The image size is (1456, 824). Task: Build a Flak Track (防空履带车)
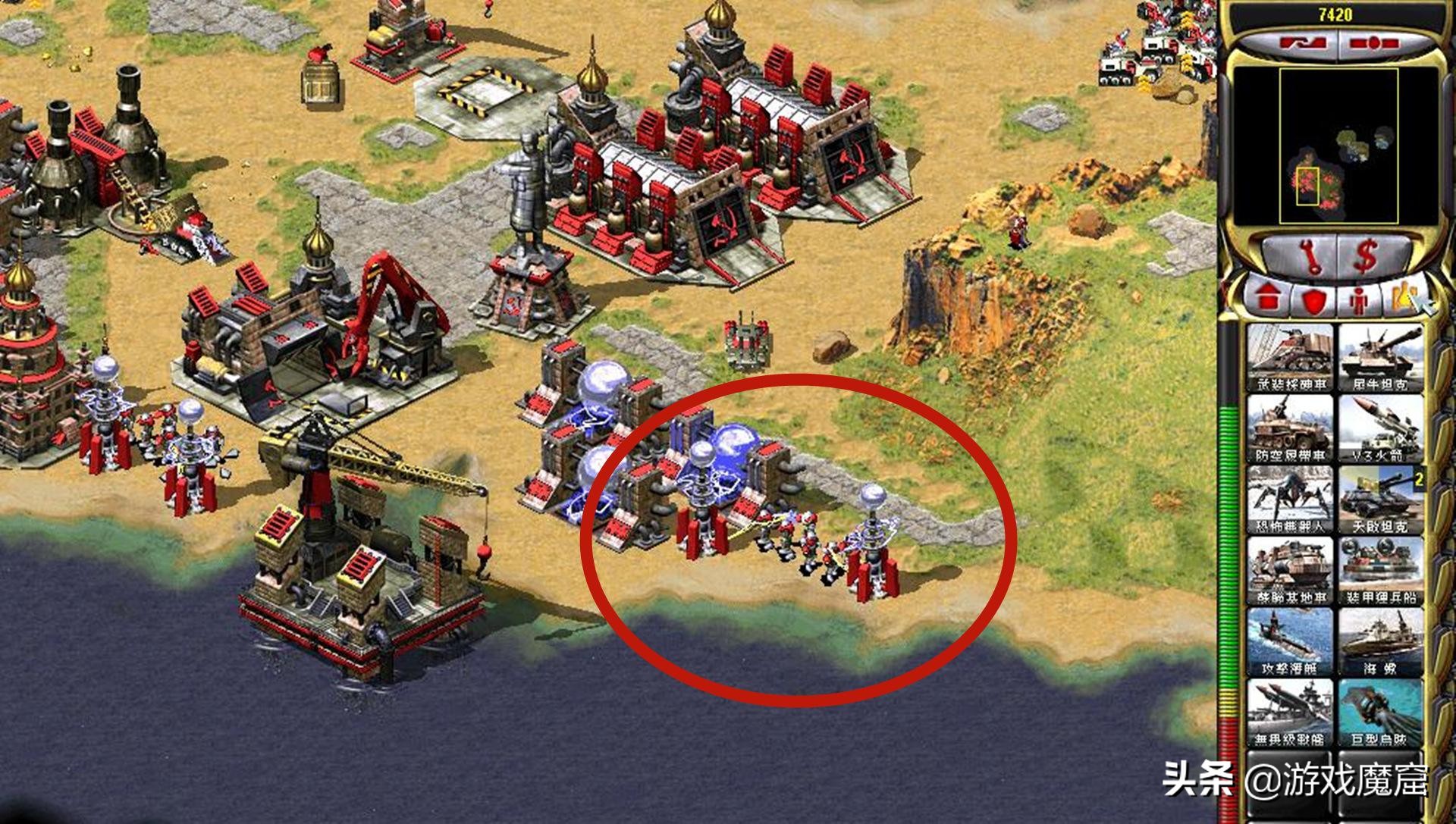point(1290,428)
